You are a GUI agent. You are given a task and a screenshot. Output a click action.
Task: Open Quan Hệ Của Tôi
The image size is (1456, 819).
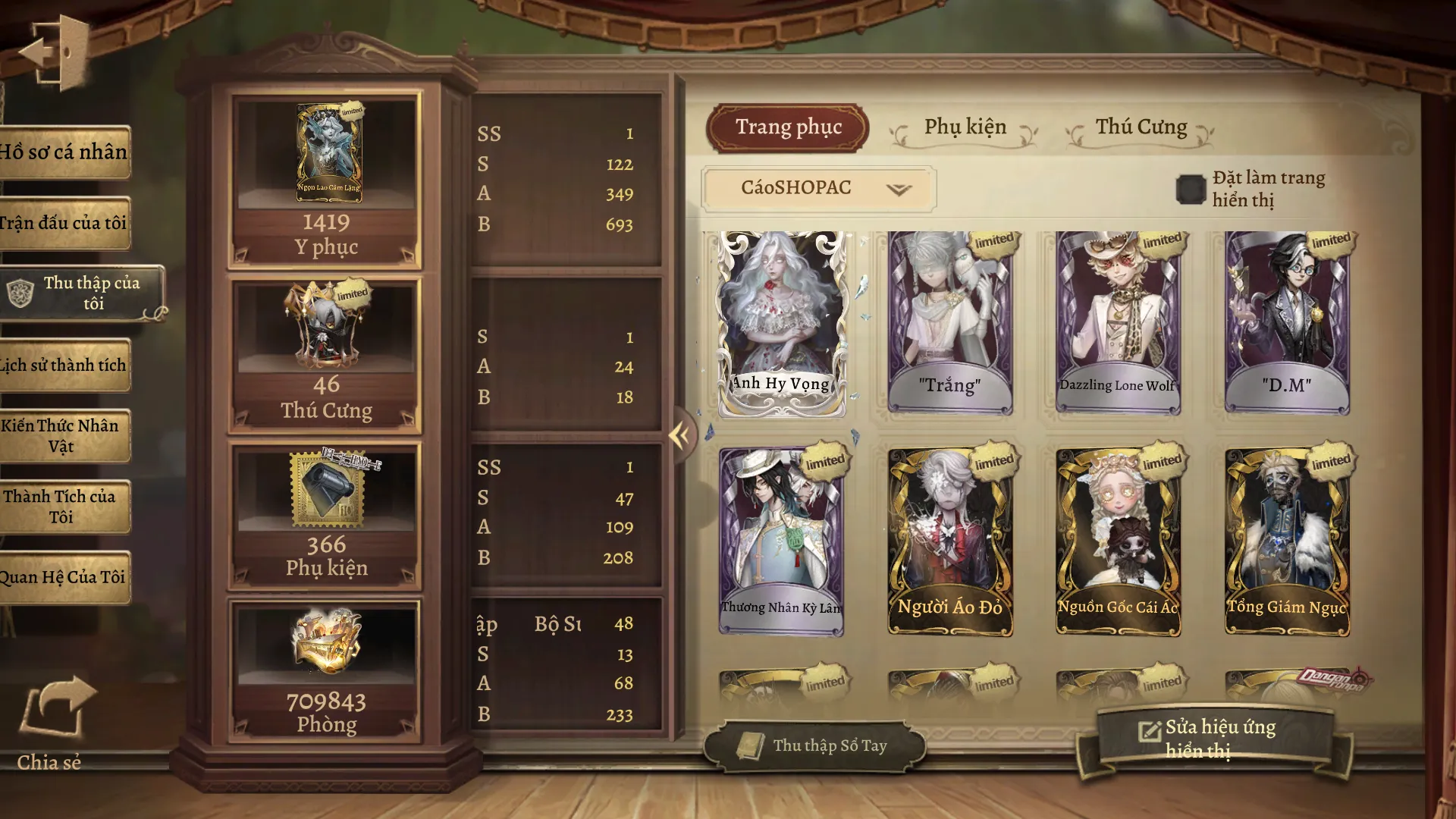click(x=64, y=577)
